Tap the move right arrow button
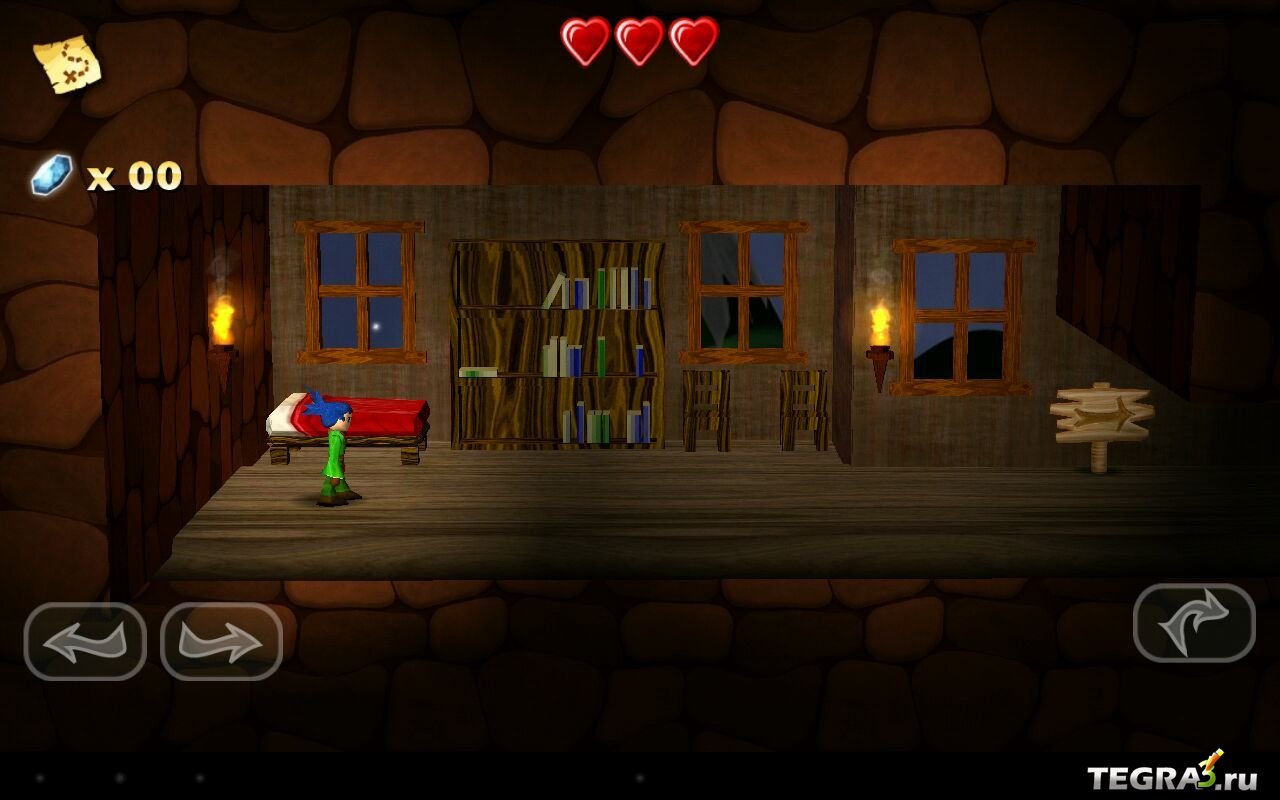The image size is (1280, 800). pos(221,642)
